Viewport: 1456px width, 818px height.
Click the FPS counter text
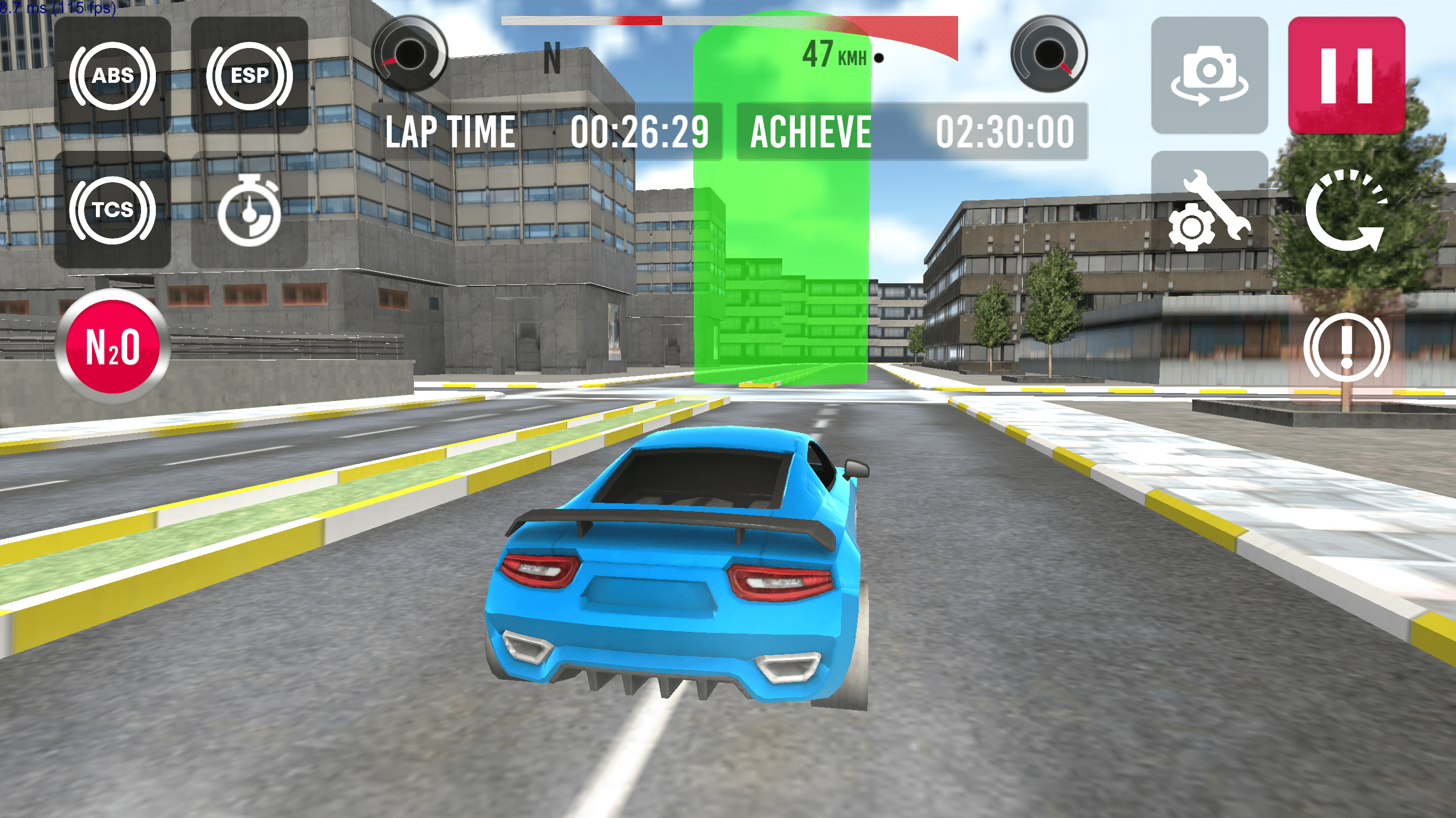57,9
